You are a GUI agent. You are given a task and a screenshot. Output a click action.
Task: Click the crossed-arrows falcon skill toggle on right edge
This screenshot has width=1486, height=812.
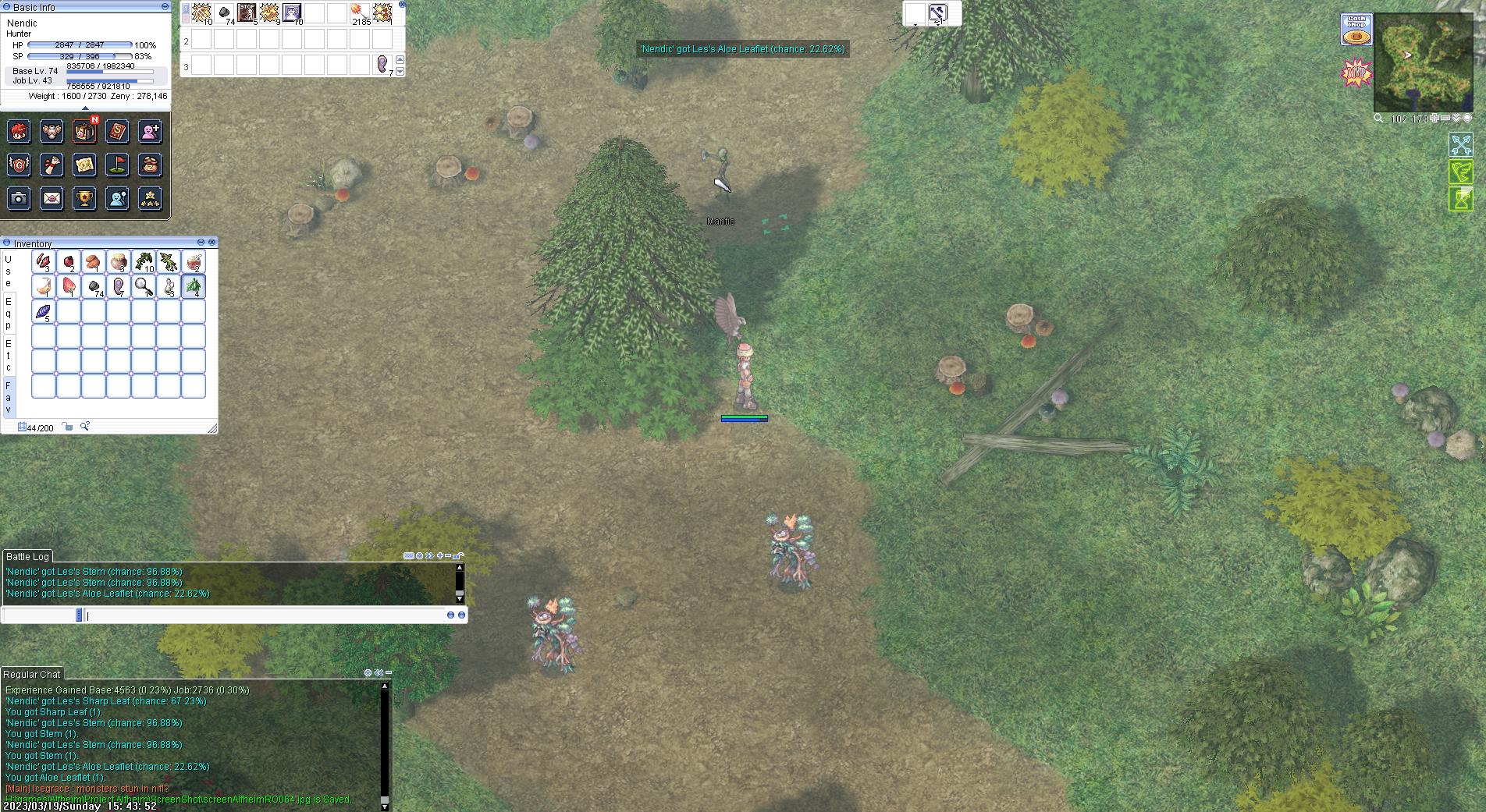click(1461, 145)
